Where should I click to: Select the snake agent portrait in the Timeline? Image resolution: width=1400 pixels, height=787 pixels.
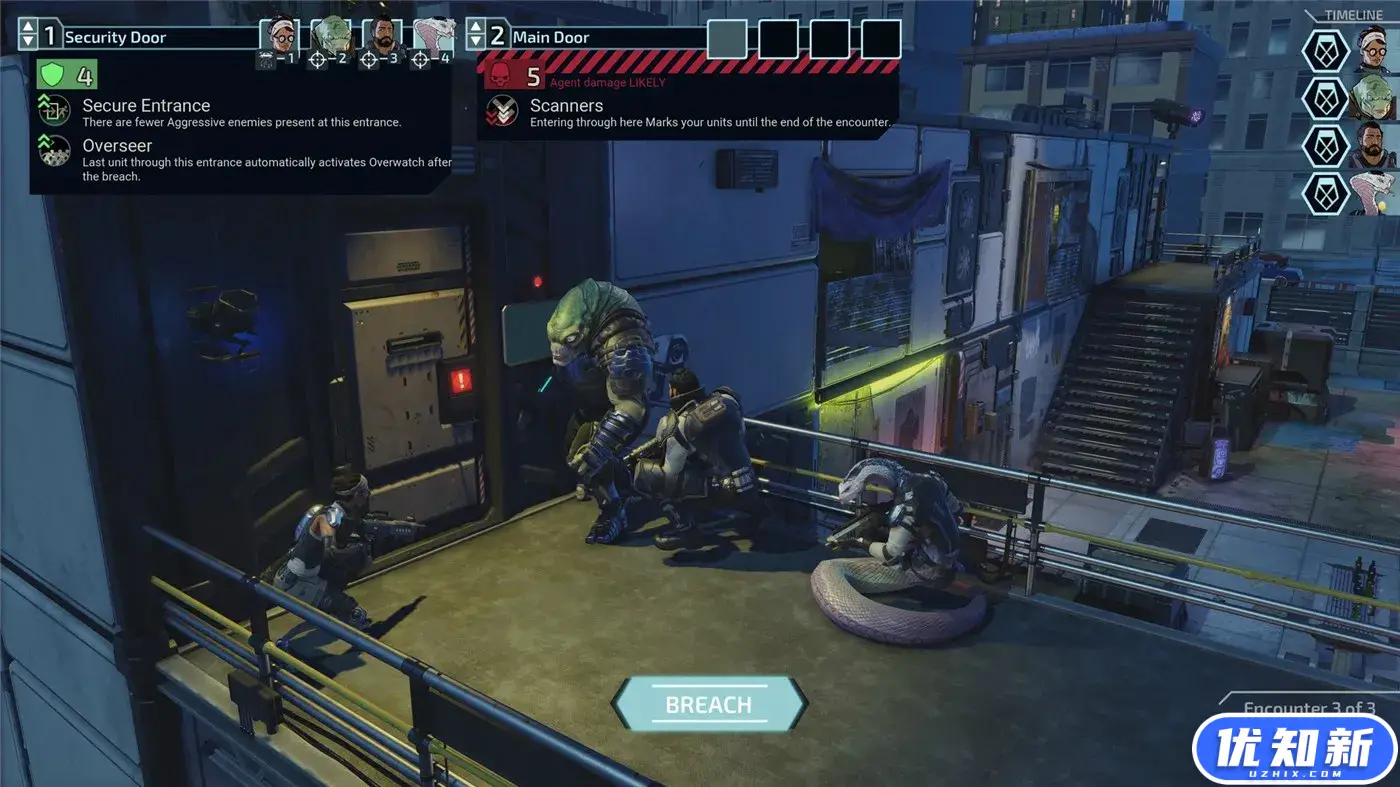tap(1372, 193)
